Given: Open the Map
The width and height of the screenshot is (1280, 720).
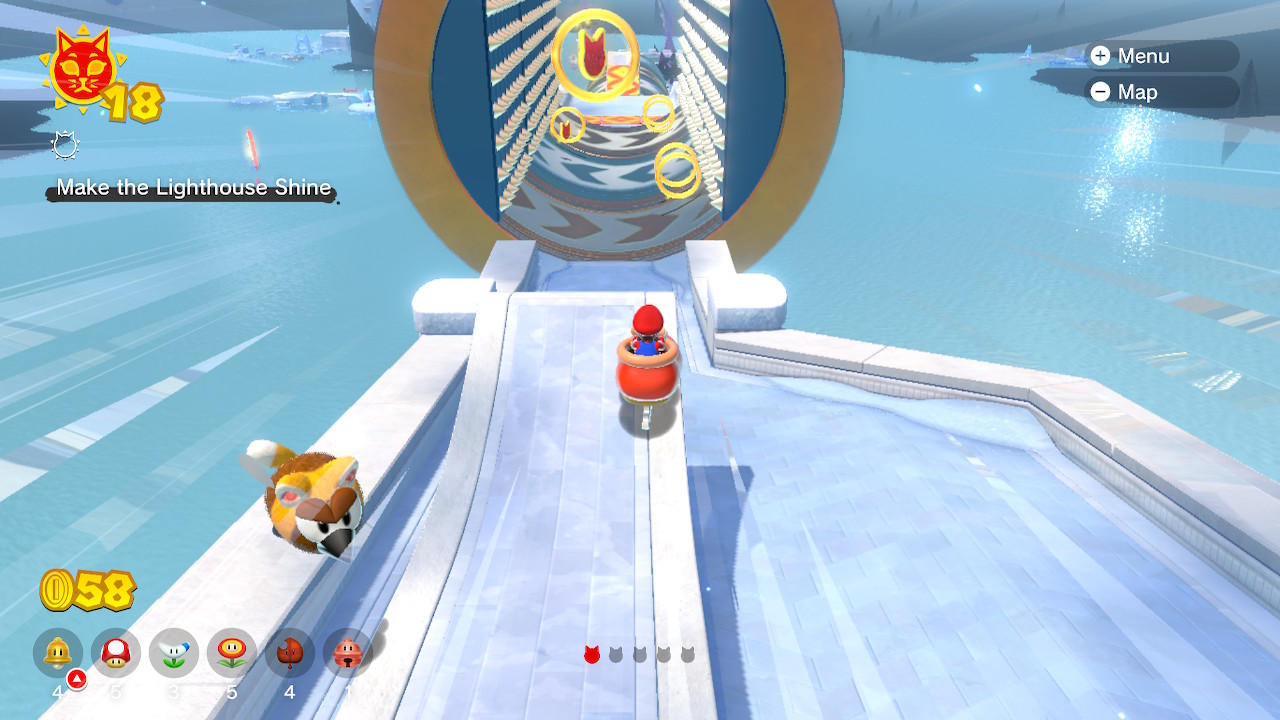Looking at the screenshot, I should [x=1160, y=92].
